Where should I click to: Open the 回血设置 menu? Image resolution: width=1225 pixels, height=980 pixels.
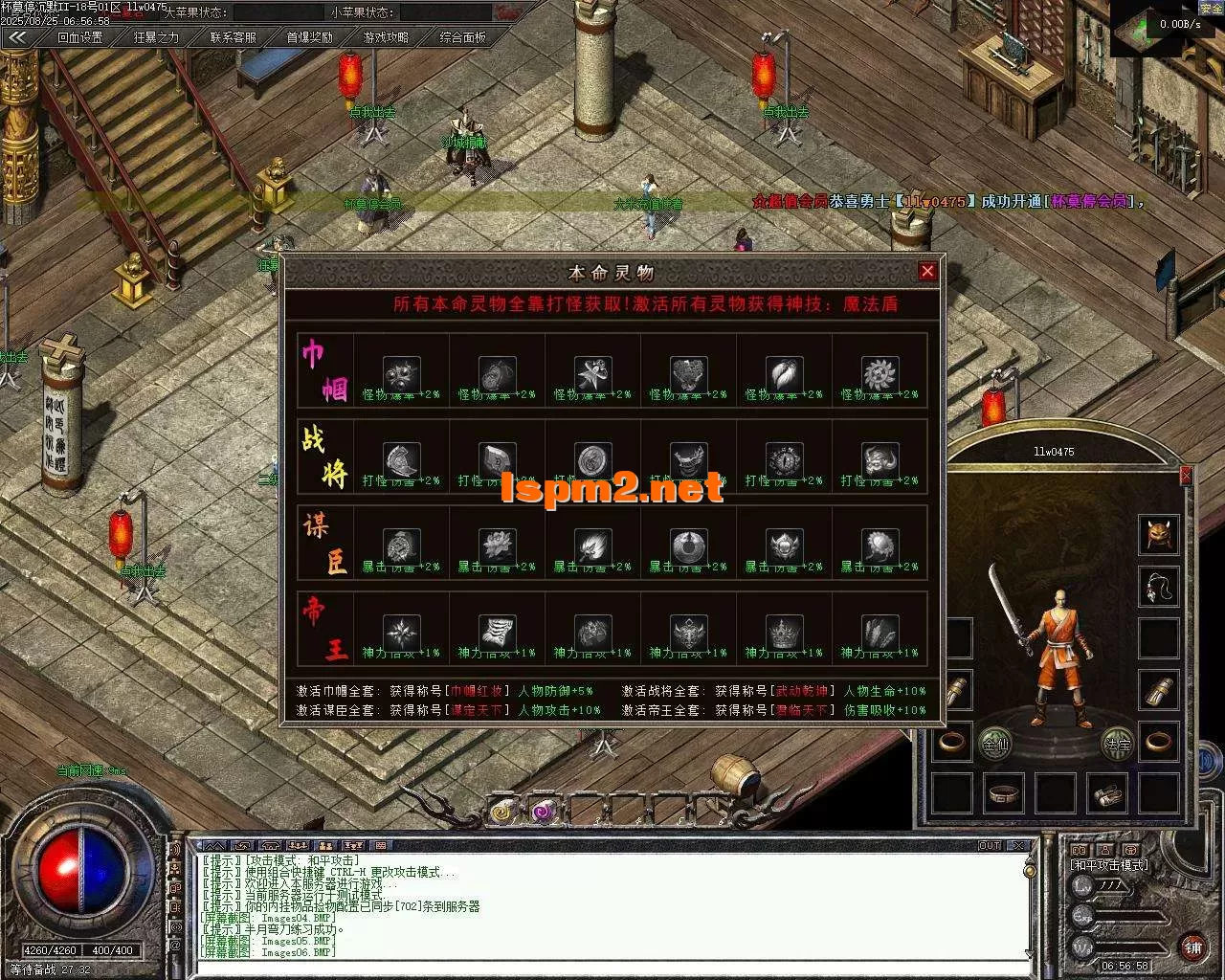[x=79, y=37]
